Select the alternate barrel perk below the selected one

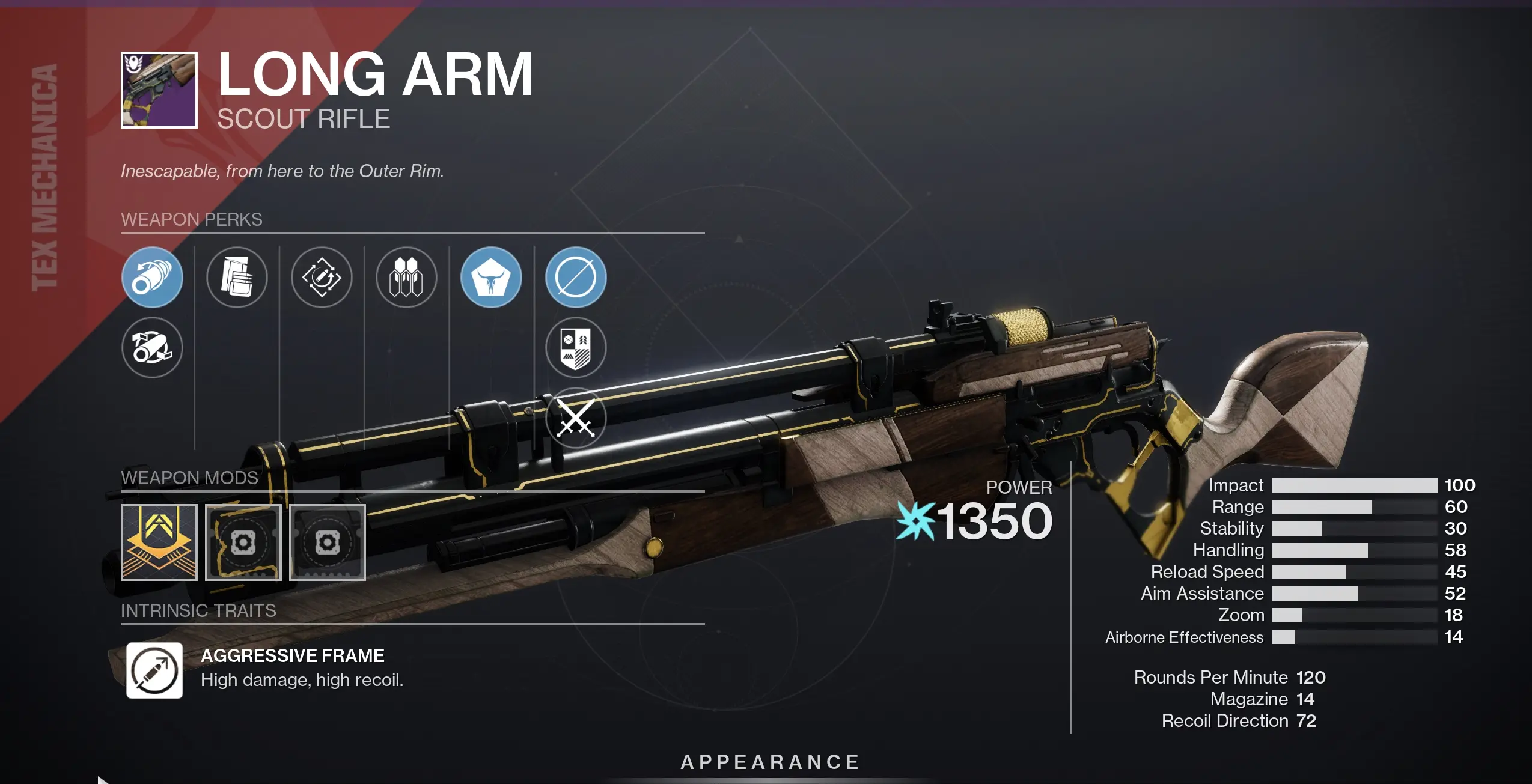(152, 348)
